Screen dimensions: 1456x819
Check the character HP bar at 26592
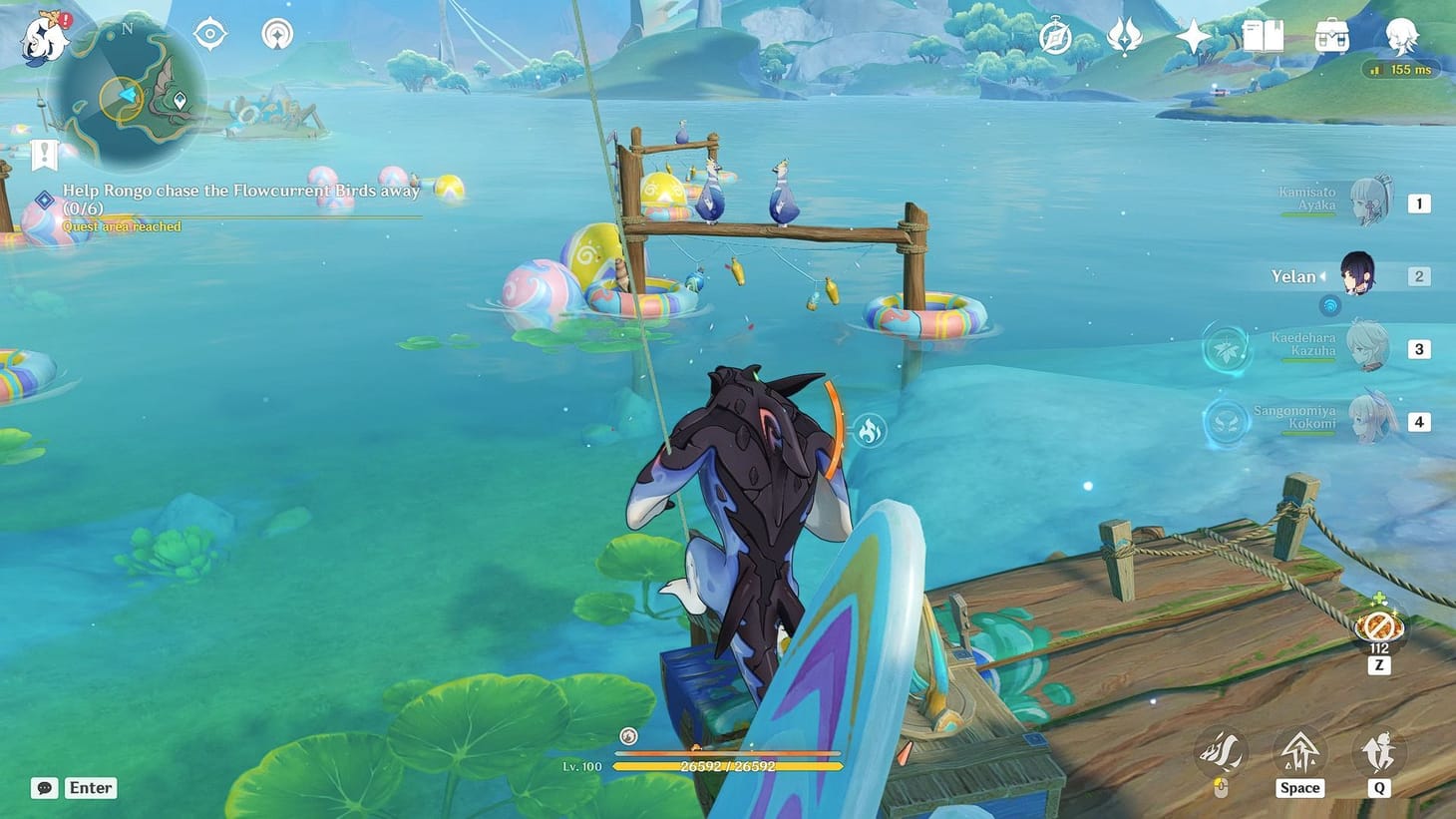pyautogui.click(x=728, y=768)
